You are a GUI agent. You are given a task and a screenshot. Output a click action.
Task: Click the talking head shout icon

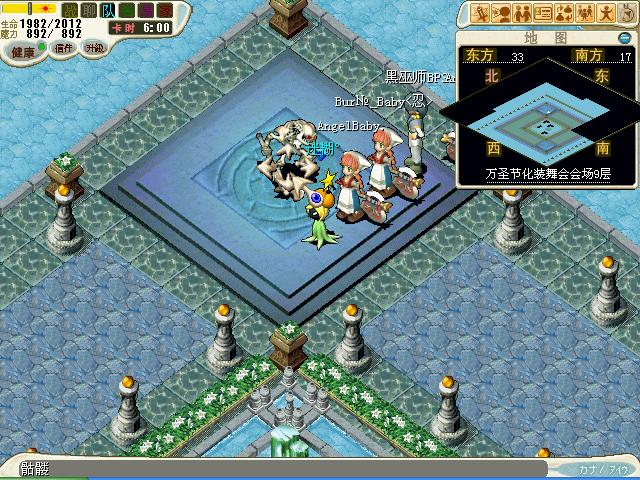[502, 13]
